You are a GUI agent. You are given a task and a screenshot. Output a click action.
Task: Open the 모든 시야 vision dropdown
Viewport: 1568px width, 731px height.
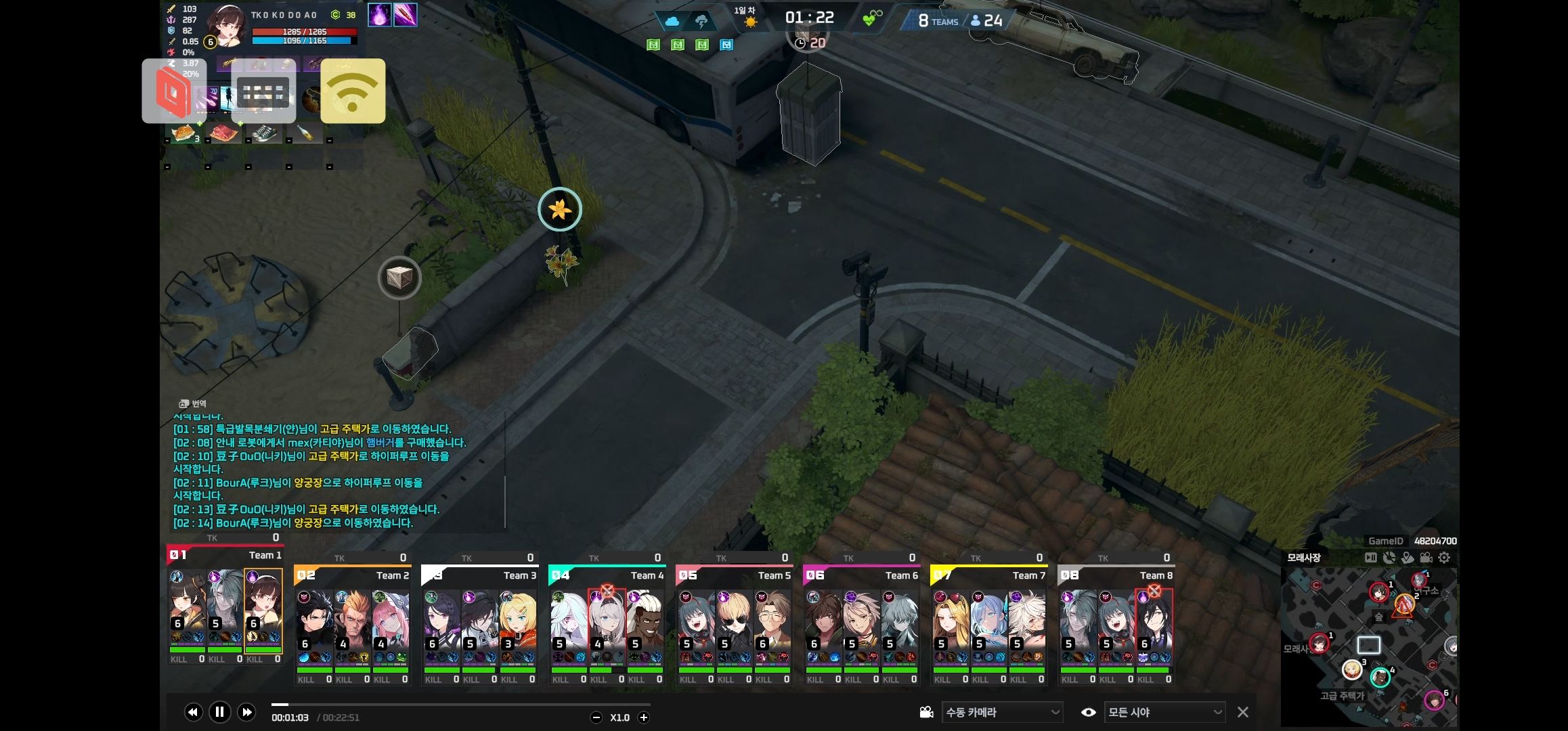pyautogui.click(x=1164, y=712)
